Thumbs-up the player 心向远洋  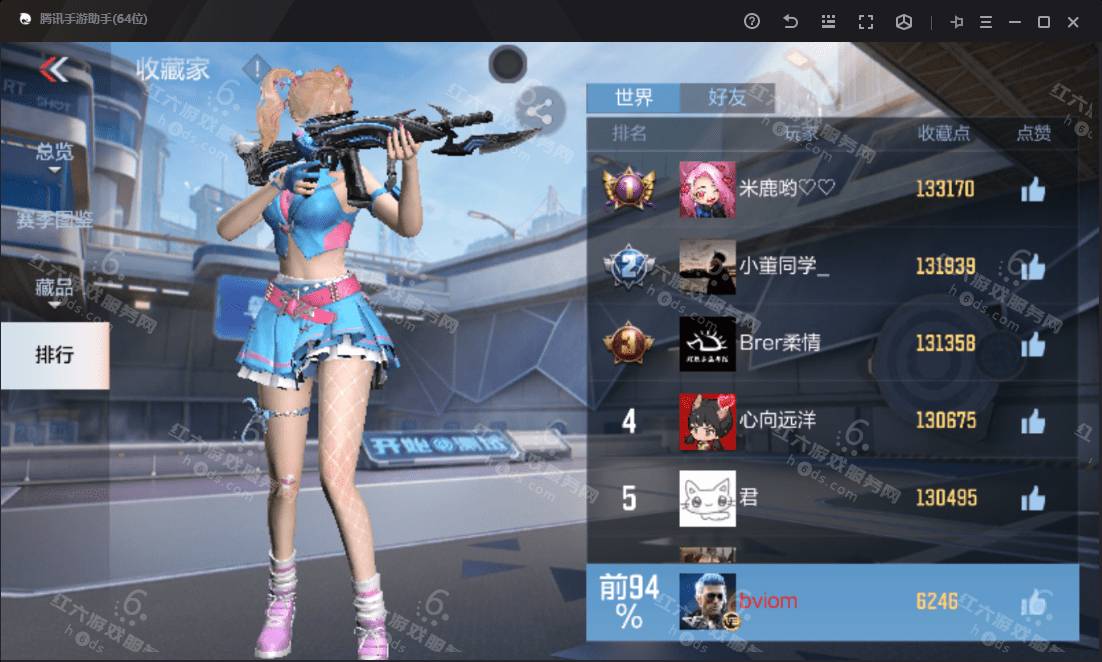(1033, 421)
